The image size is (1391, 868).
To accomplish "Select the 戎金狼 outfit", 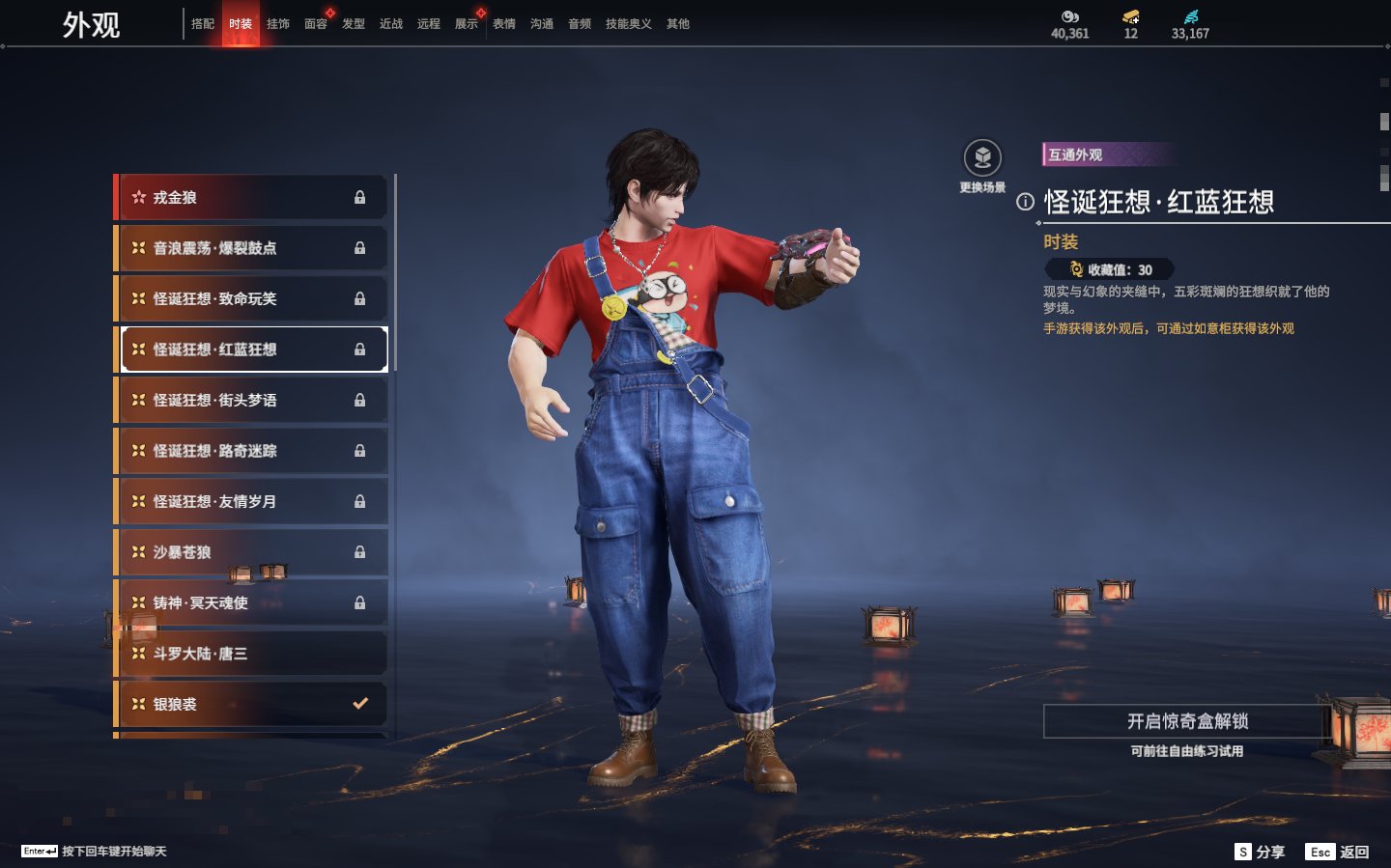I will [251, 197].
